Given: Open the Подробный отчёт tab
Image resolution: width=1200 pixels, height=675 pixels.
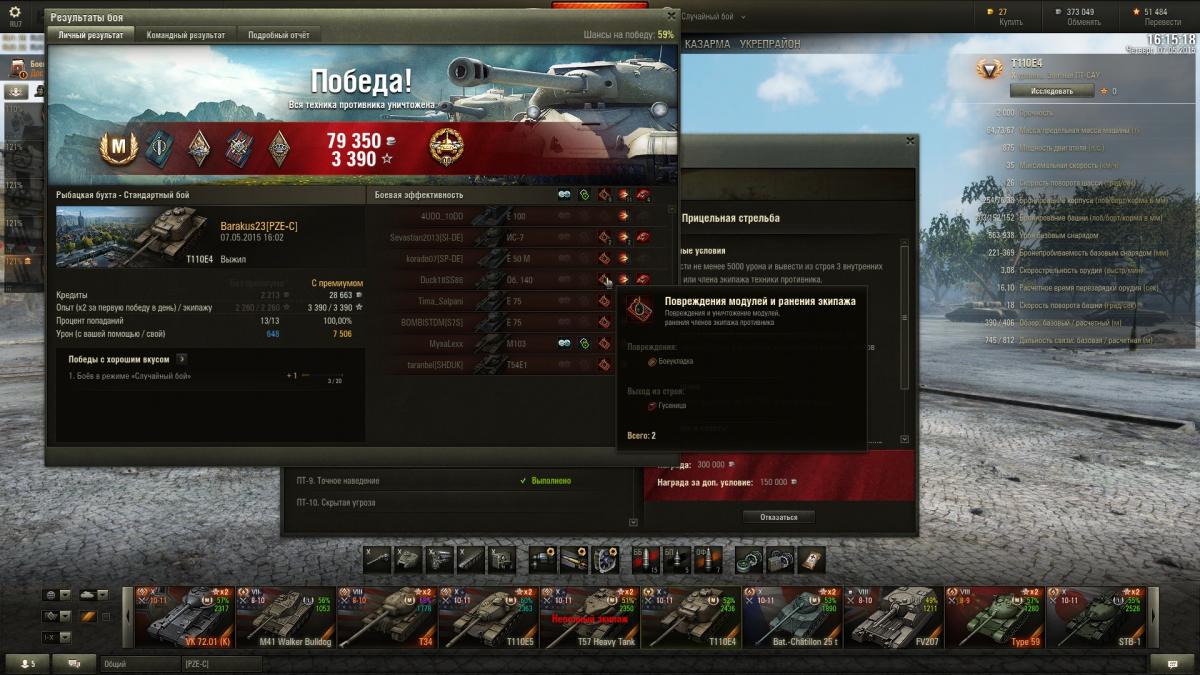Looking at the screenshot, I should [278, 35].
